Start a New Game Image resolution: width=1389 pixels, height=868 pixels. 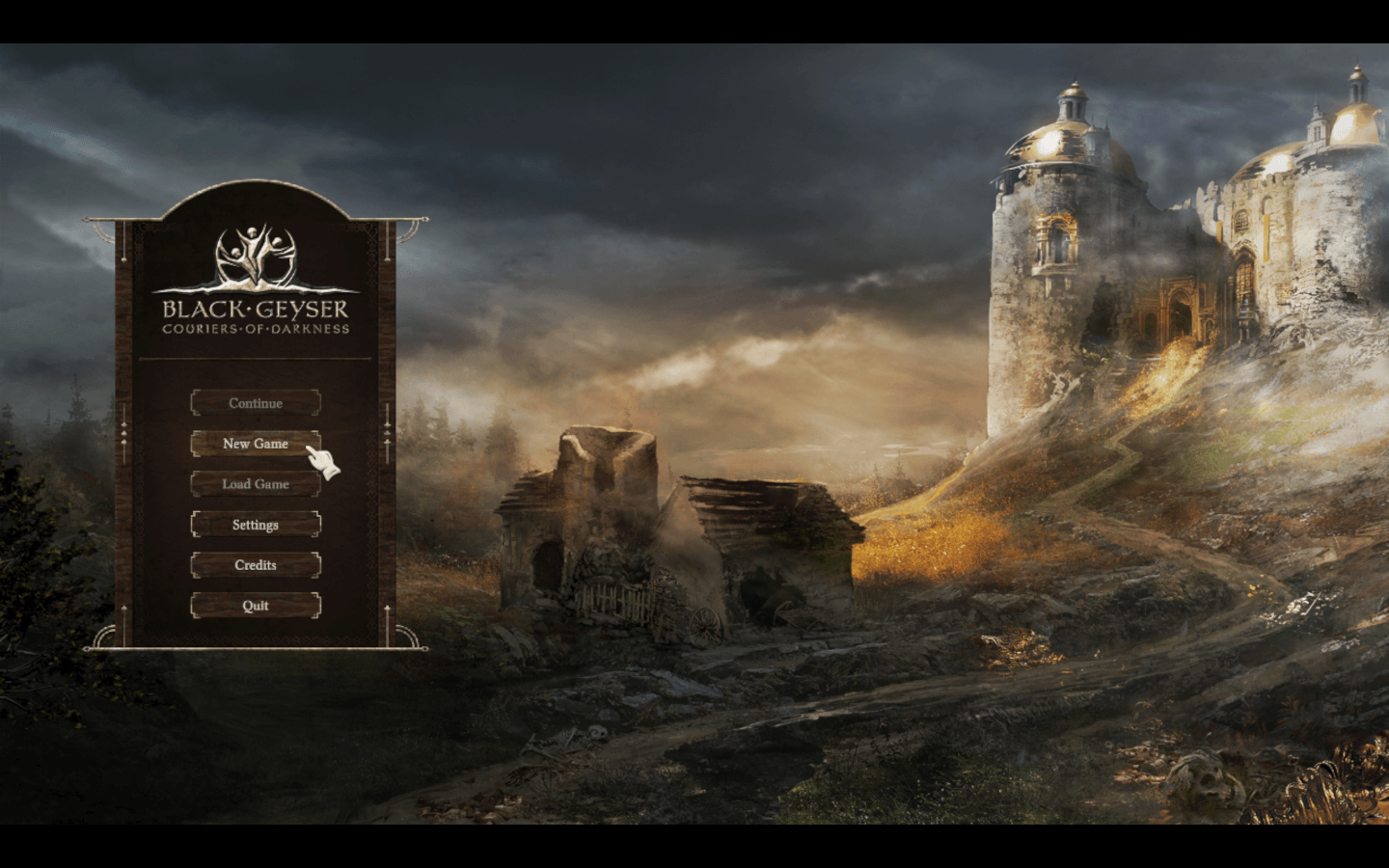(256, 444)
